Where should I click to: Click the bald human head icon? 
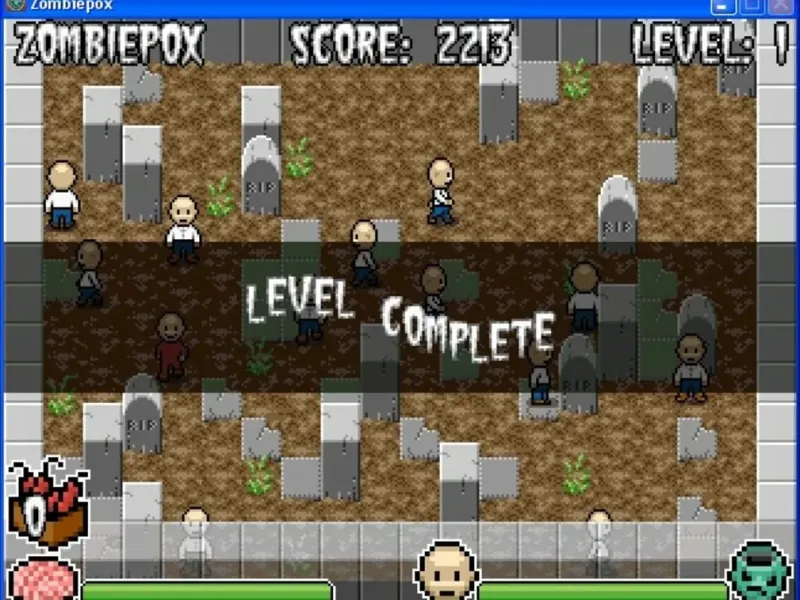[445, 572]
